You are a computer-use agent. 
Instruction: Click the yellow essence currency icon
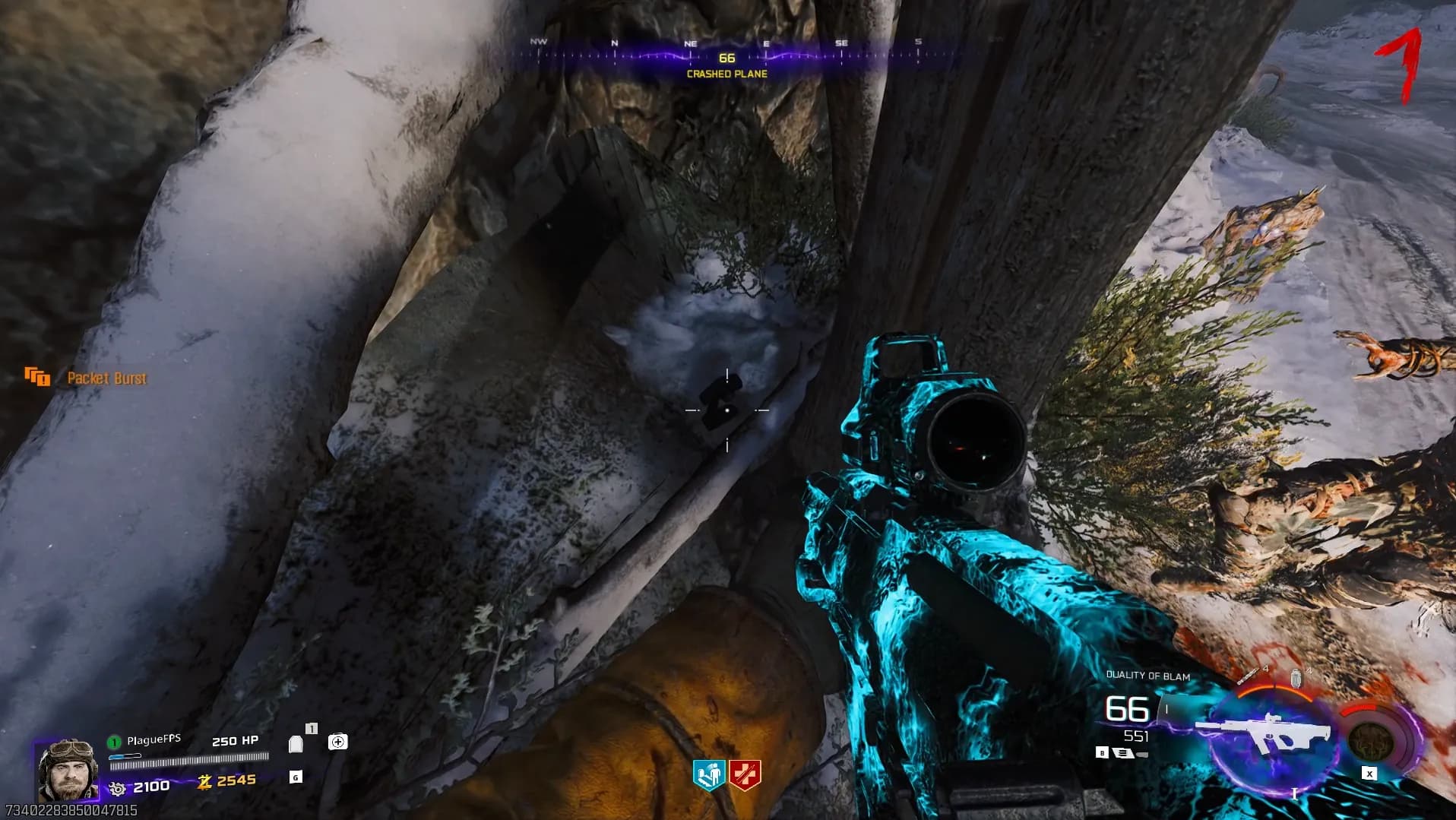coord(204,781)
